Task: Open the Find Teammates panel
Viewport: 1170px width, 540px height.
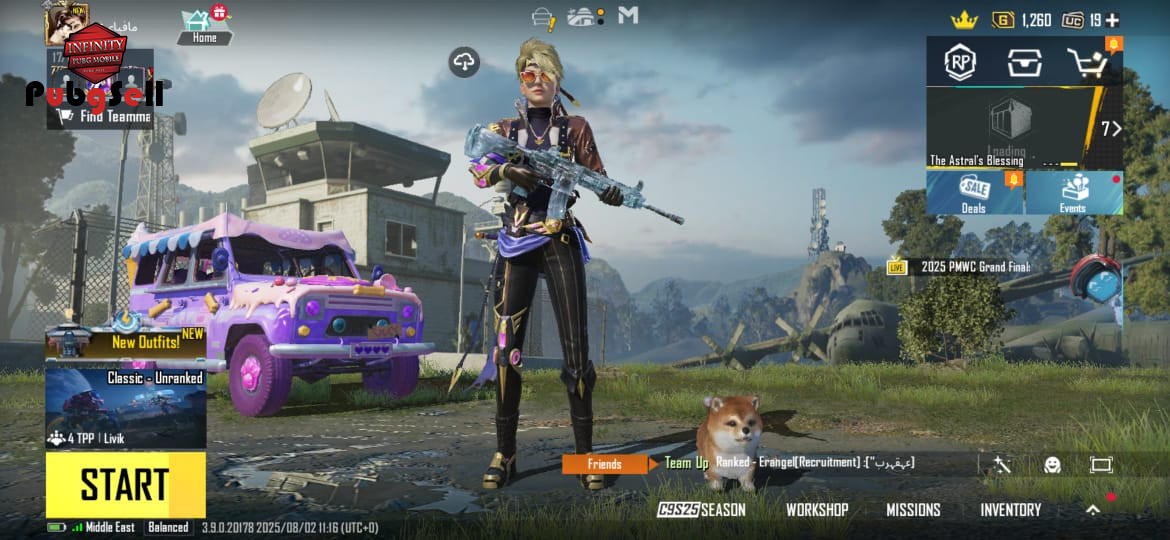Action: click(x=100, y=115)
